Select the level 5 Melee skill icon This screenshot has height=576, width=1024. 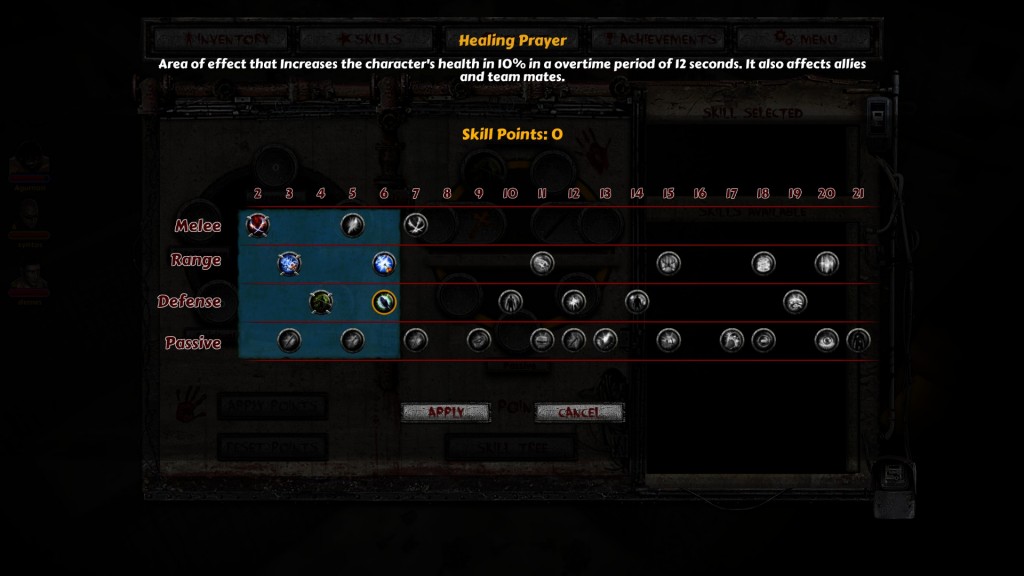(352, 225)
